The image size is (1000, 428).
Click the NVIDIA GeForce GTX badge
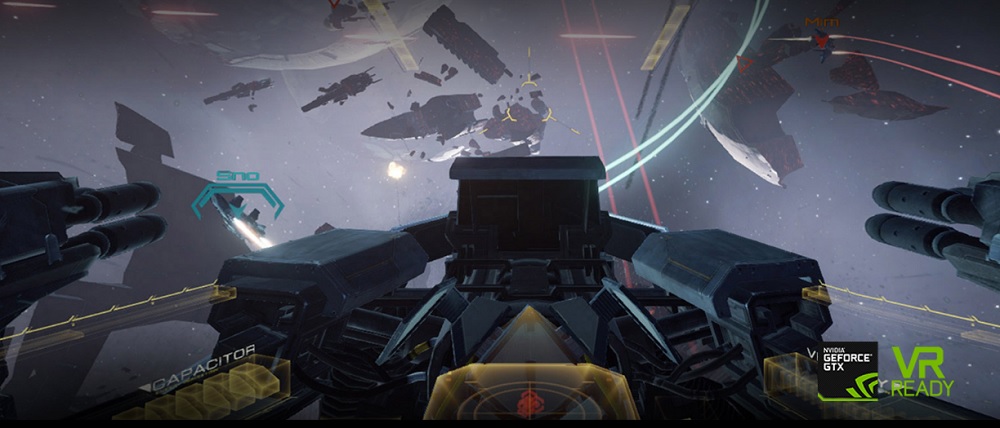point(847,372)
